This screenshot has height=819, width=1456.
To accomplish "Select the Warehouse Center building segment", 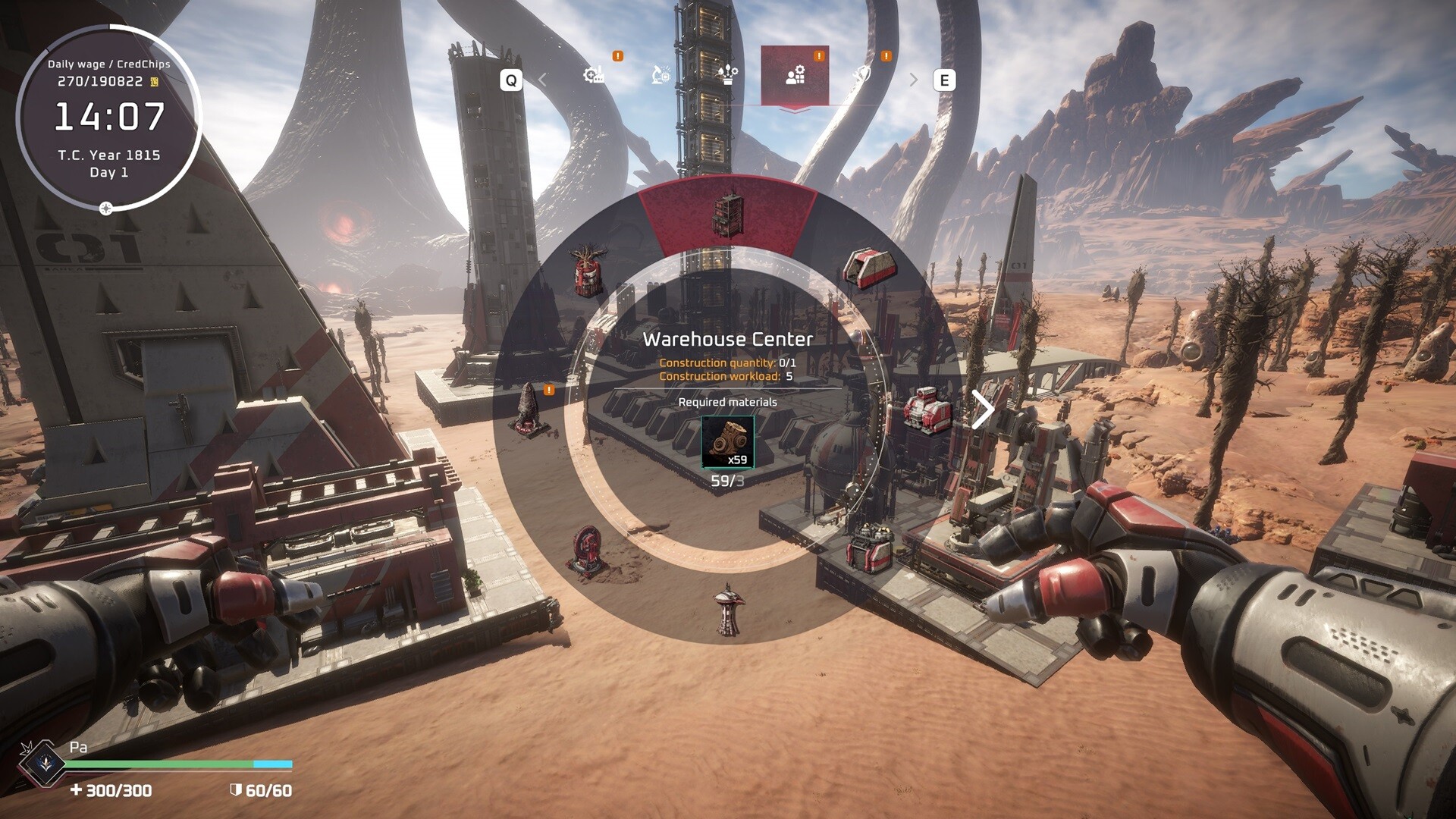I will click(728, 216).
